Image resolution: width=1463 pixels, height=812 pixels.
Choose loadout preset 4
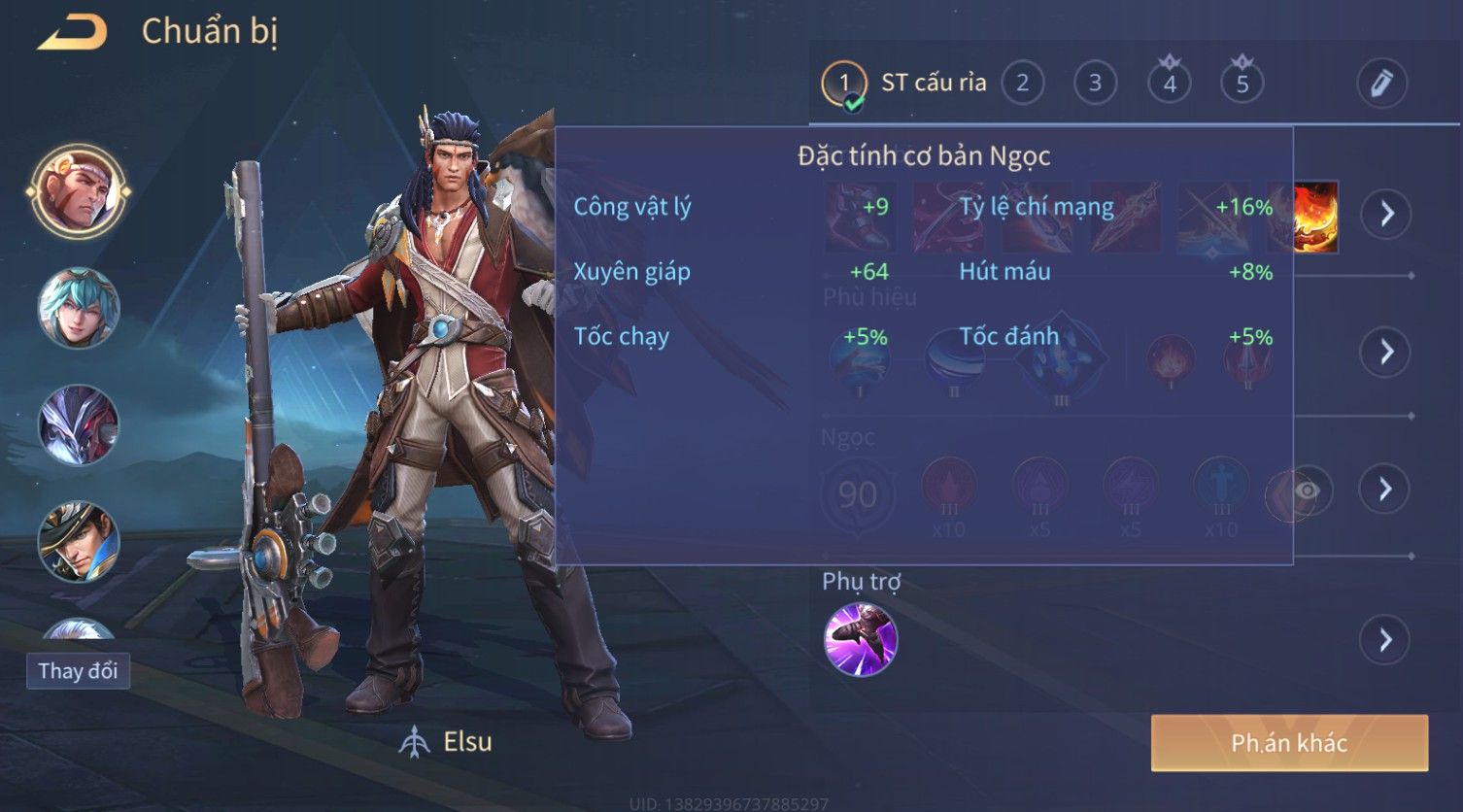[x=1169, y=84]
